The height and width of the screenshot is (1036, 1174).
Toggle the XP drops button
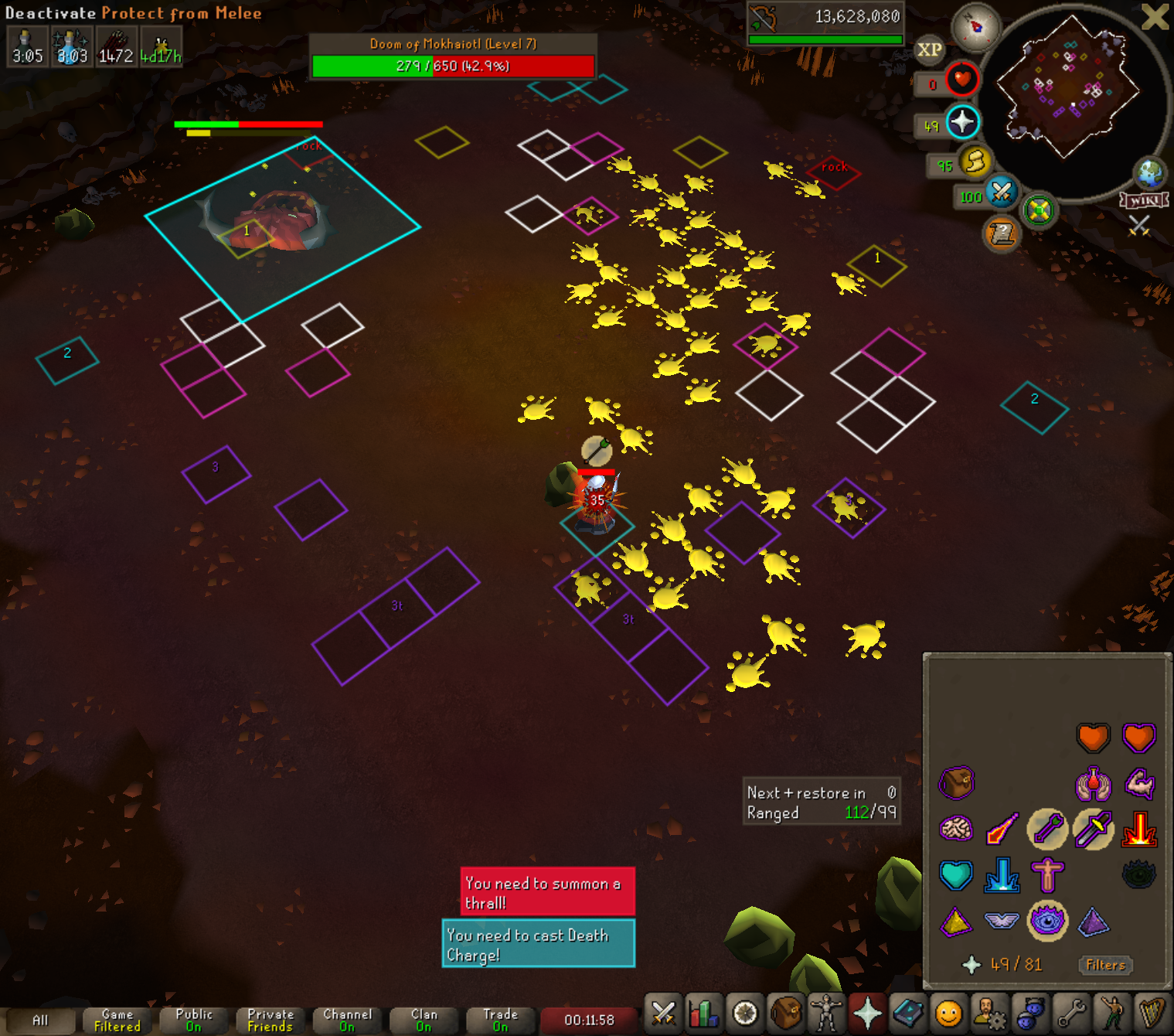929,50
